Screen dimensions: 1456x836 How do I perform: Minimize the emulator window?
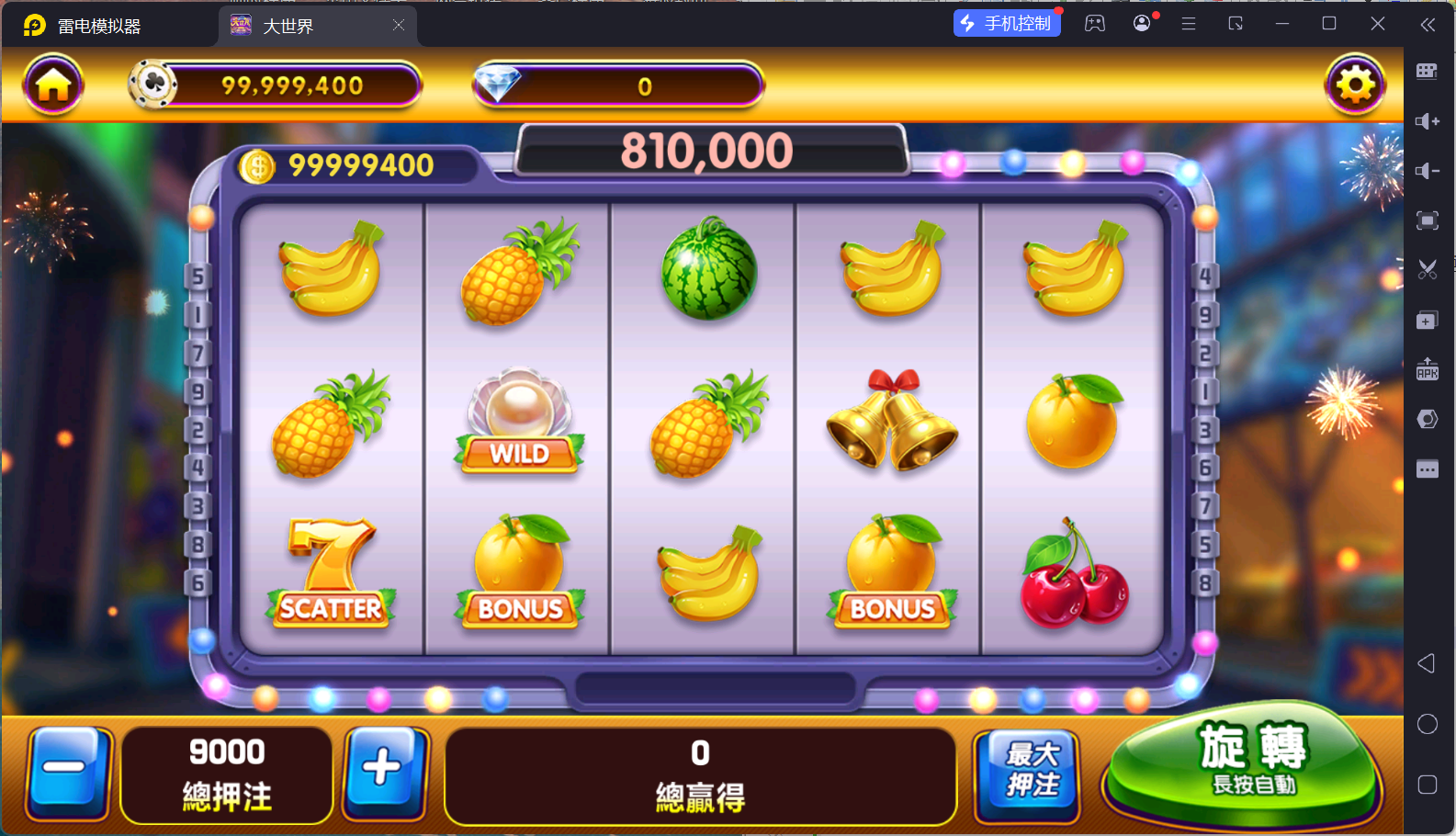tap(1282, 24)
